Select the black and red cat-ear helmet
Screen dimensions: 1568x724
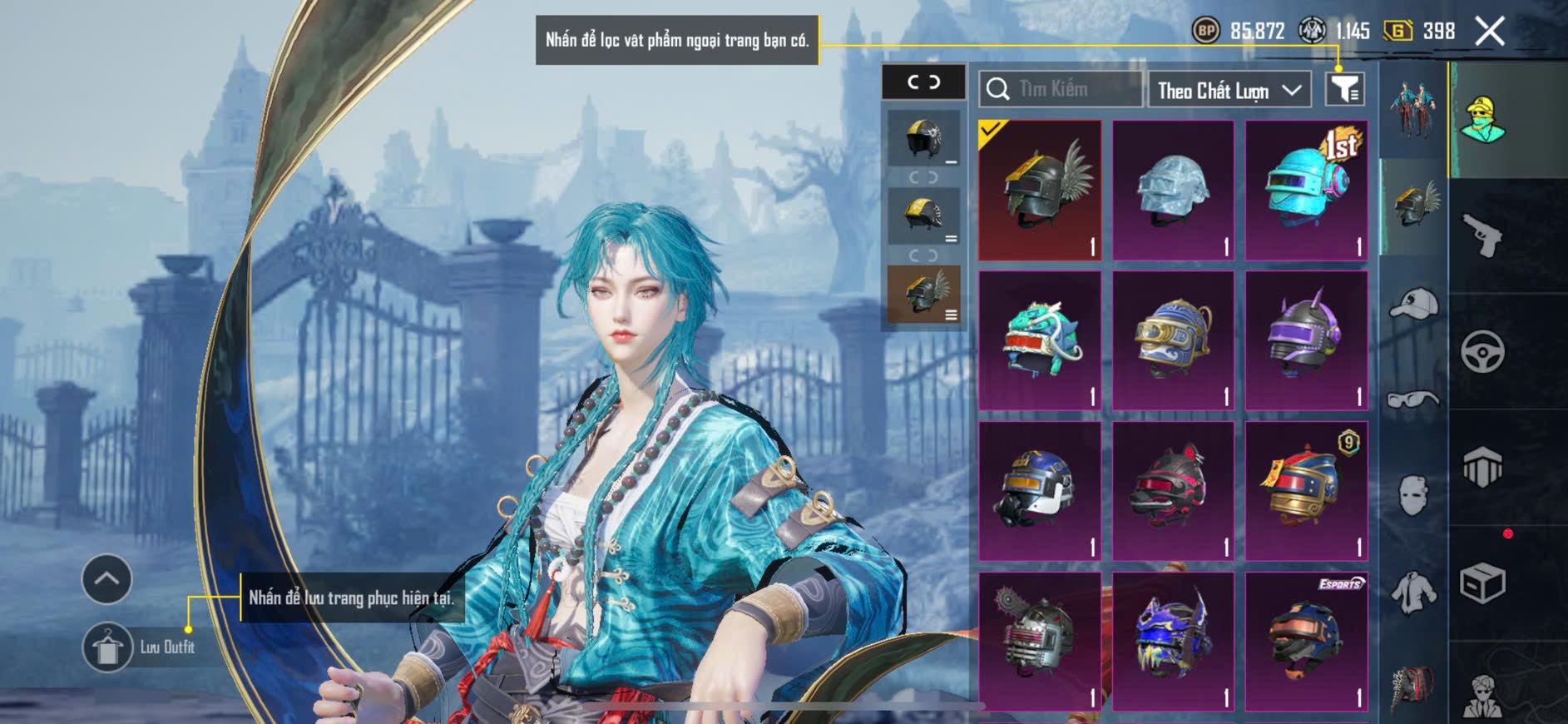[1173, 491]
